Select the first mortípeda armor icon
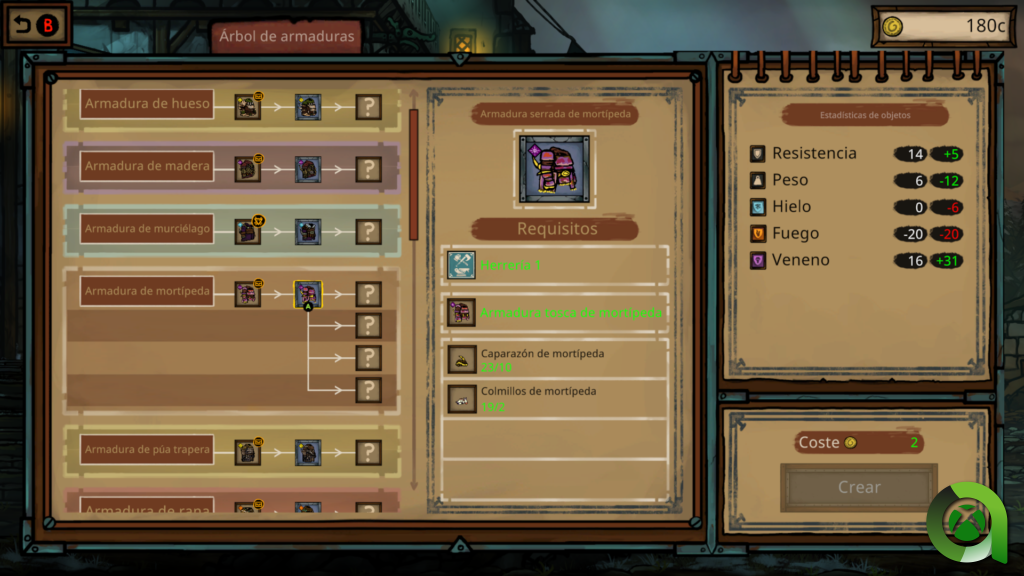Screen dimensions: 1024x576 tap(247, 294)
